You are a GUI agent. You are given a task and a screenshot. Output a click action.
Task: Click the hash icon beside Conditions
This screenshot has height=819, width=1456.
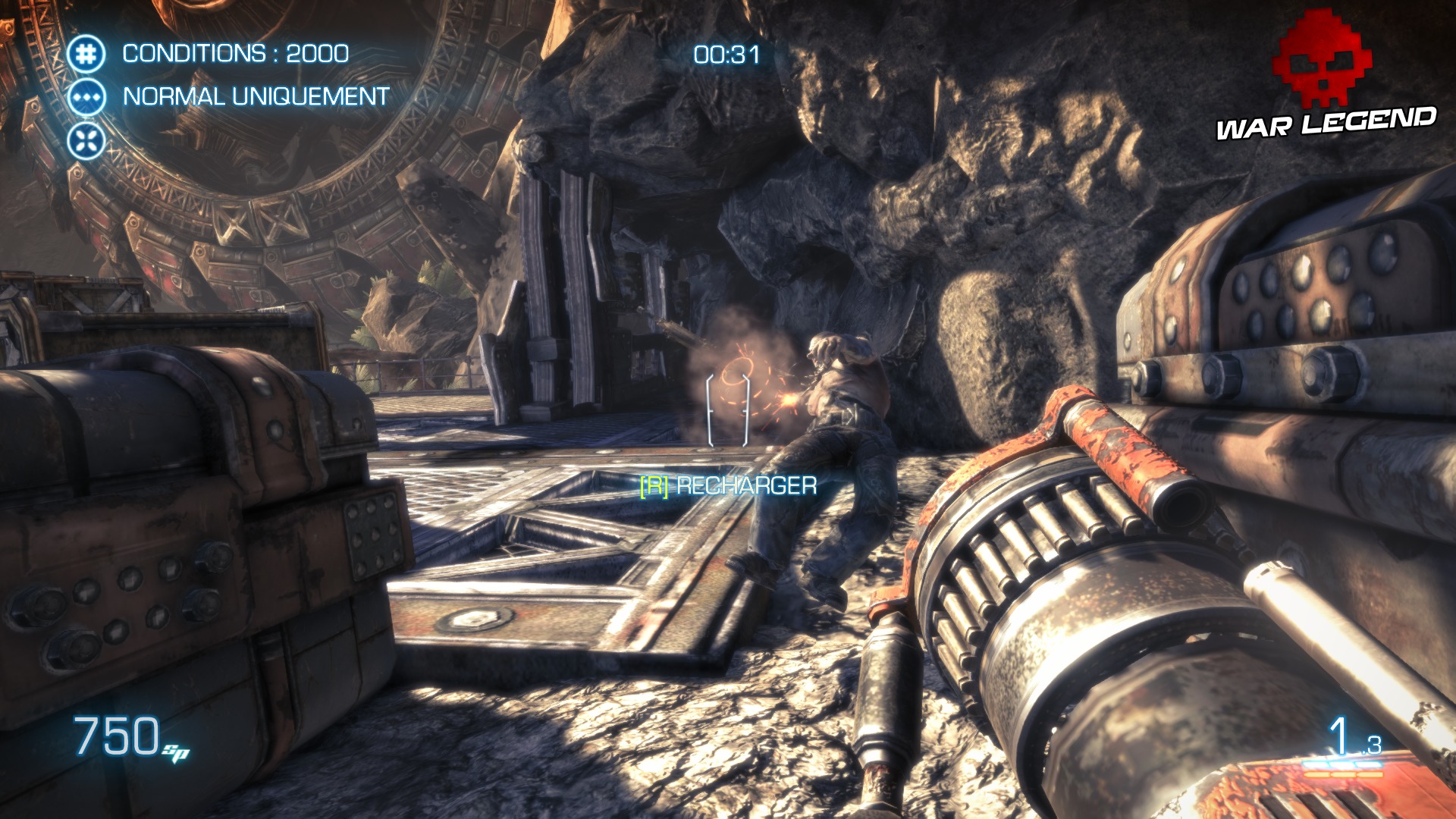[86, 54]
